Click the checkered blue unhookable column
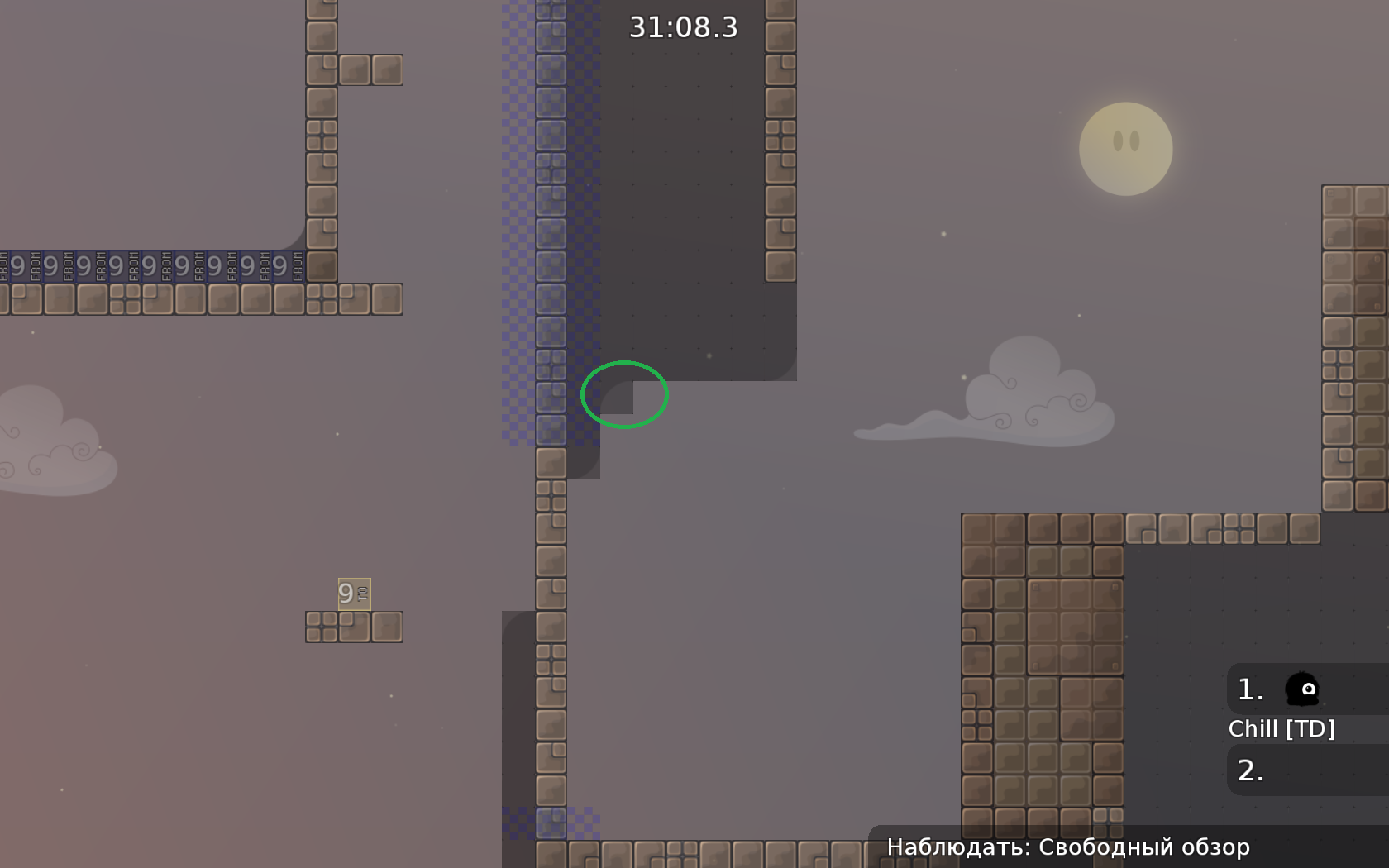This screenshot has height=868, width=1389. coord(550,248)
